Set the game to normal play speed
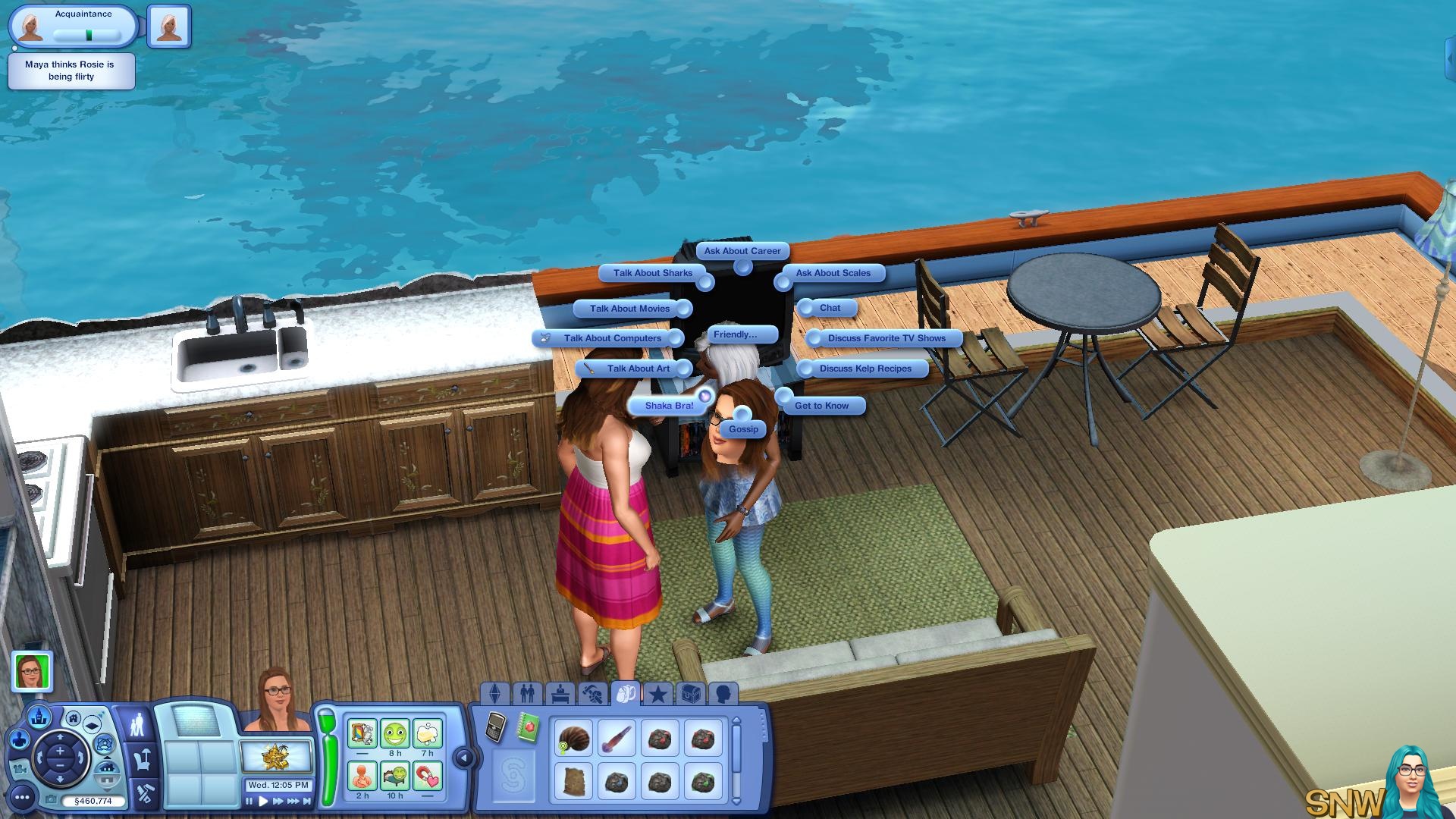The image size is (1456, 819). pyautogui.click(x=263, y=801)
